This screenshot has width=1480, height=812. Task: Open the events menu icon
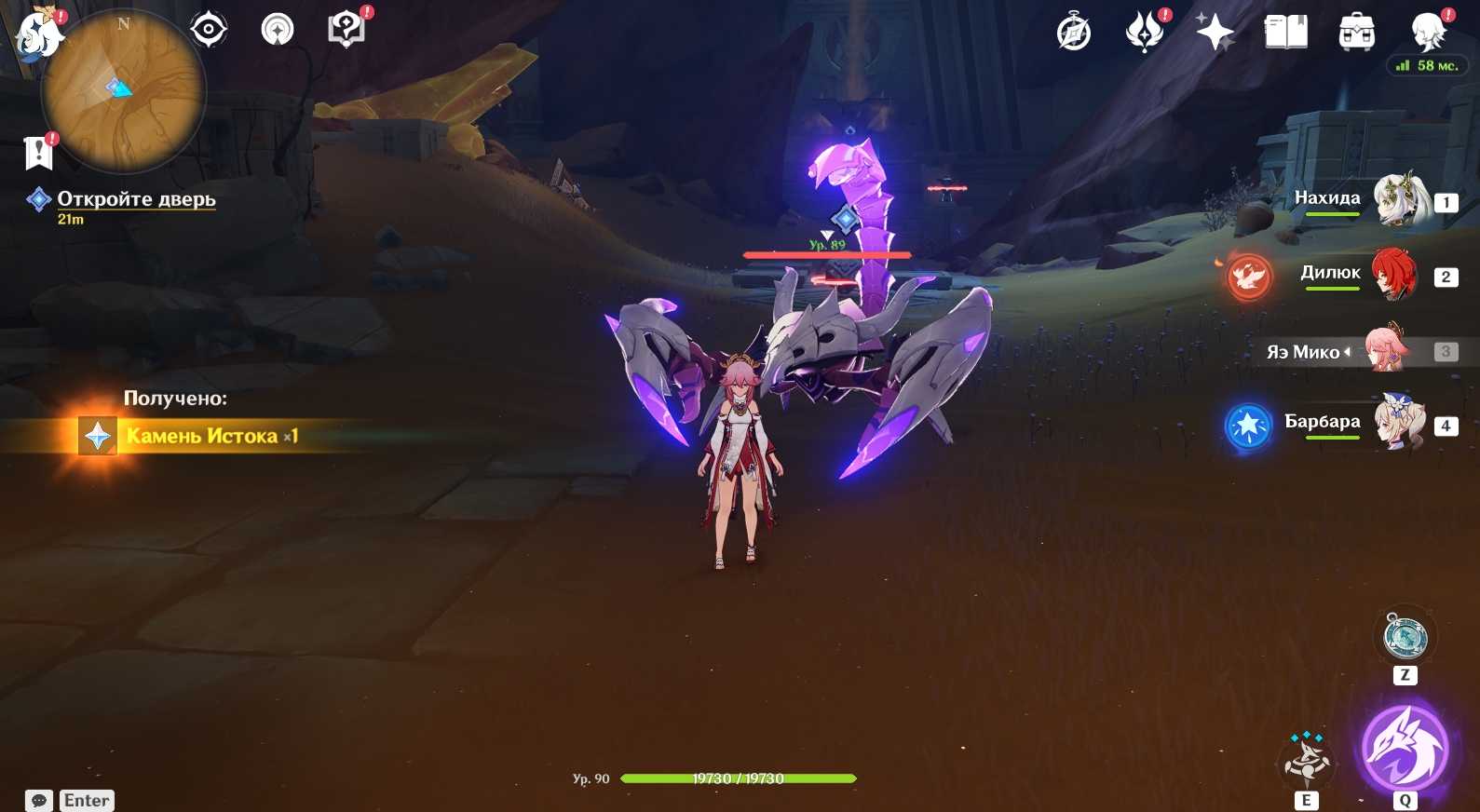1145,33
